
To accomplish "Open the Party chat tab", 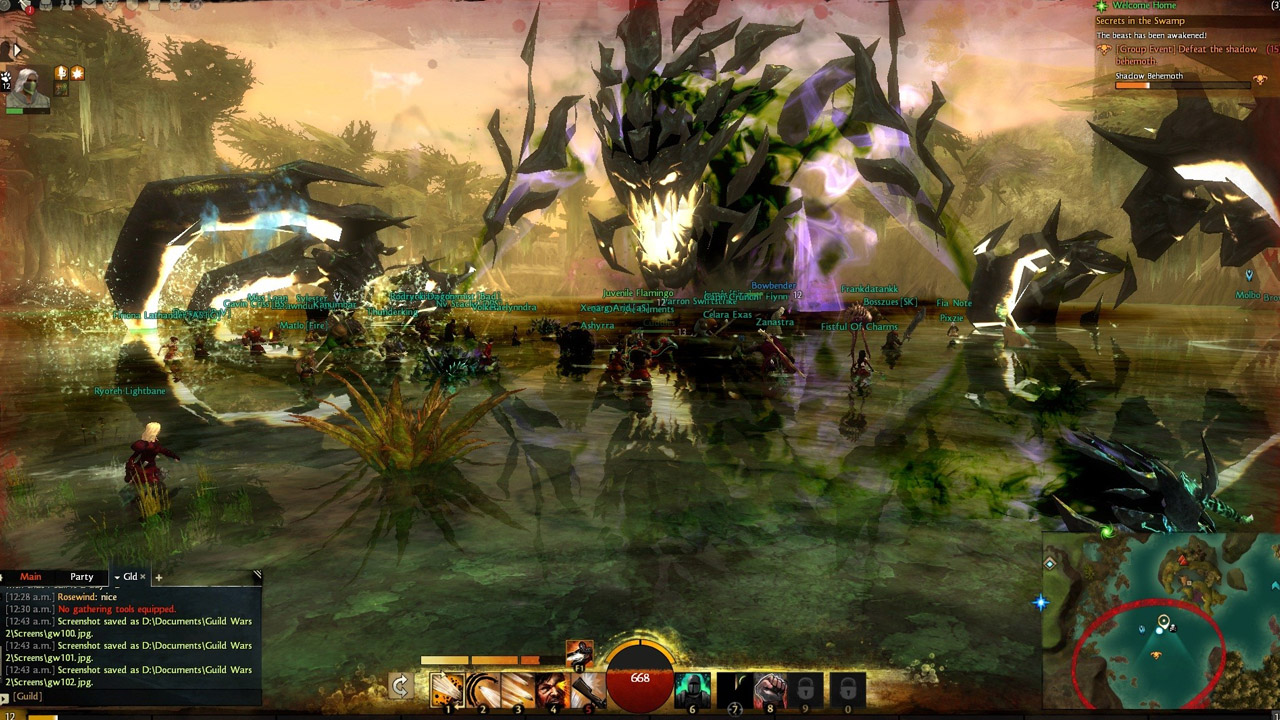I will click(x=82, y=577).
